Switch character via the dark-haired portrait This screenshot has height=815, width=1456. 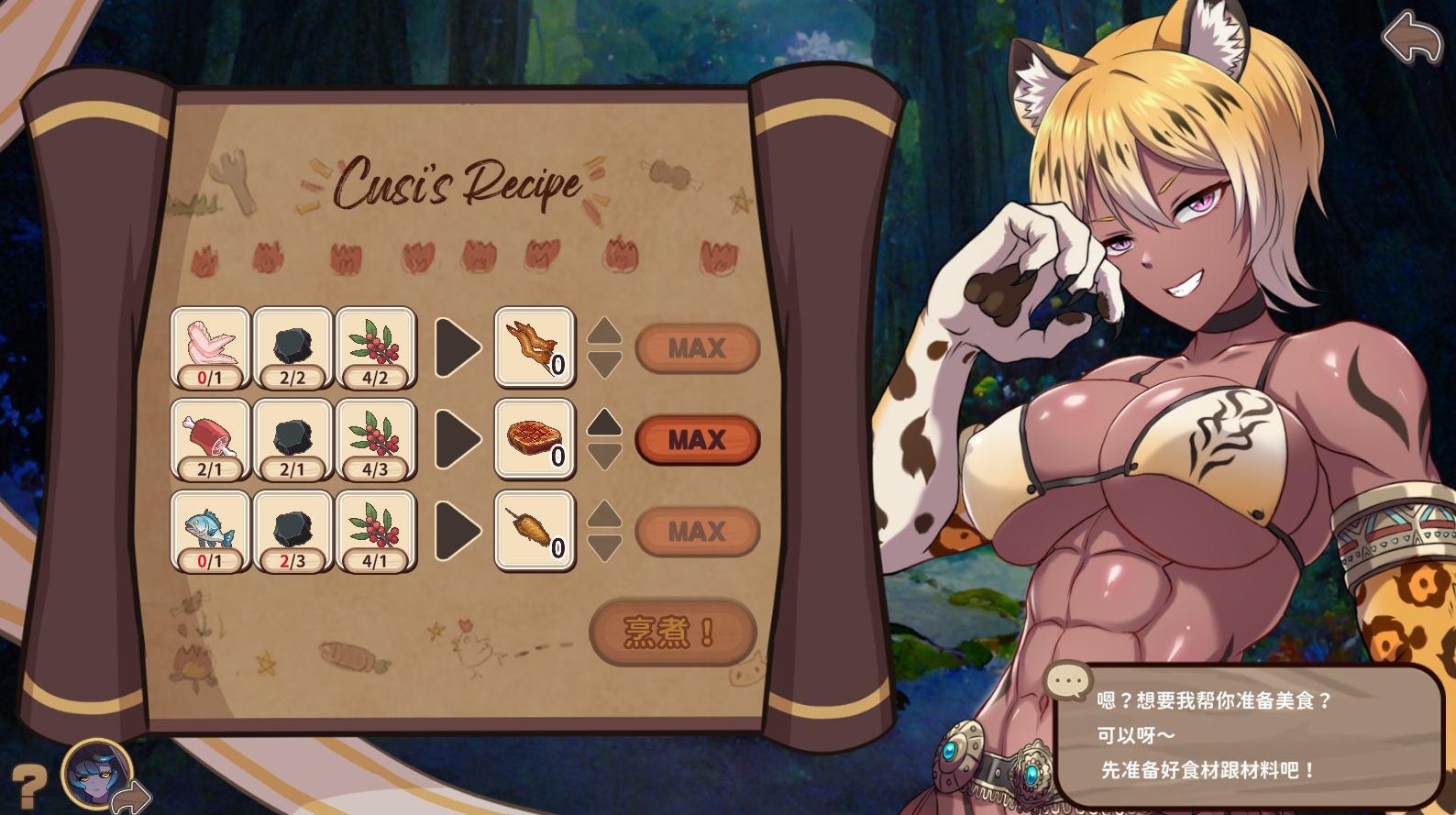[x=96, y=774]
